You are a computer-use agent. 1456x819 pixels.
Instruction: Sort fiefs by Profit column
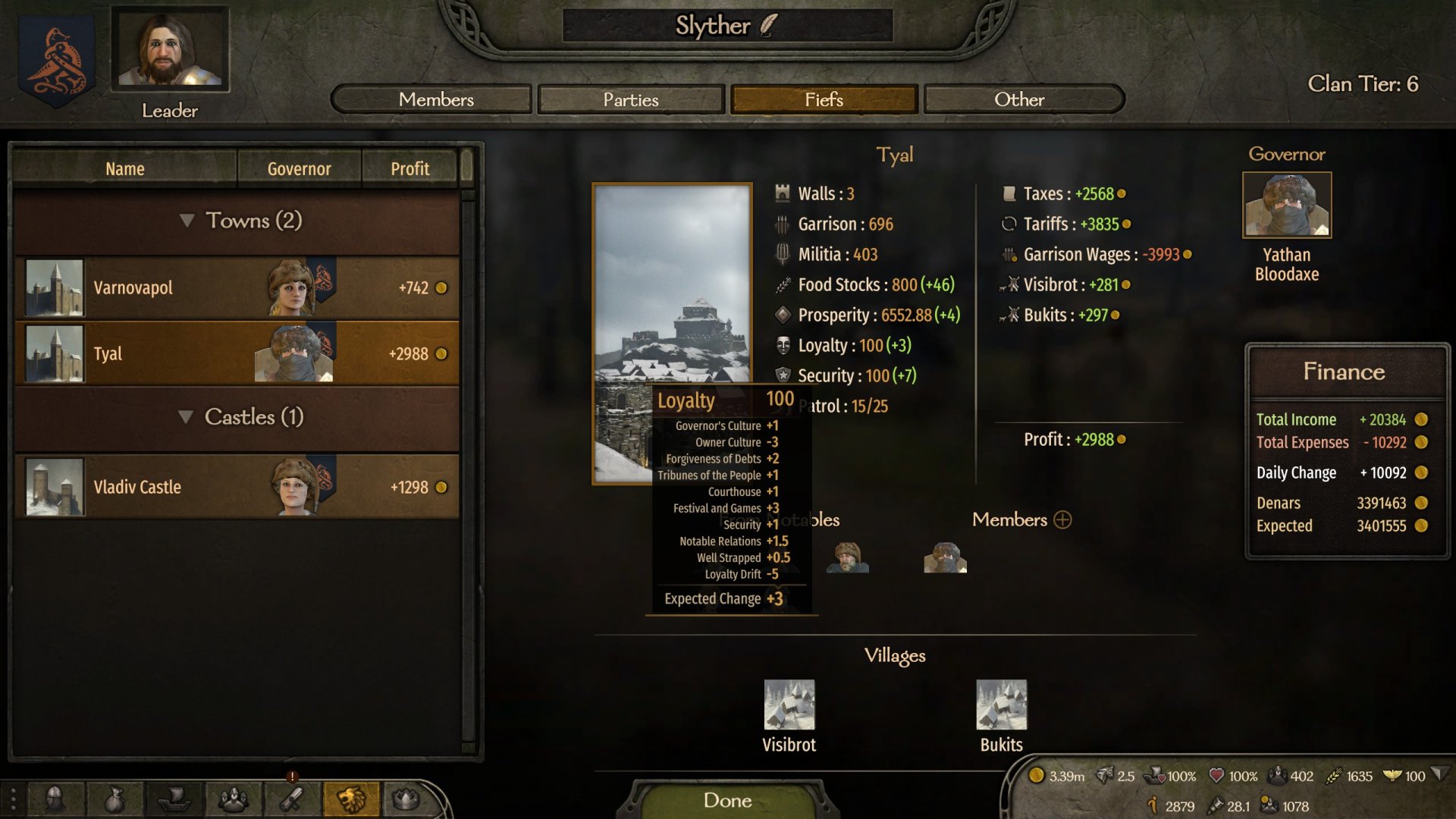point(409,168)
